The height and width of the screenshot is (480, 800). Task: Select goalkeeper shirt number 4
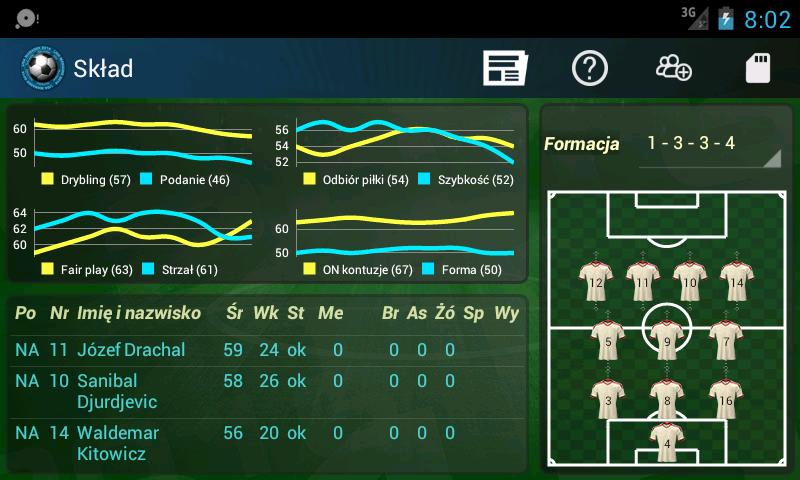point(666,441)
